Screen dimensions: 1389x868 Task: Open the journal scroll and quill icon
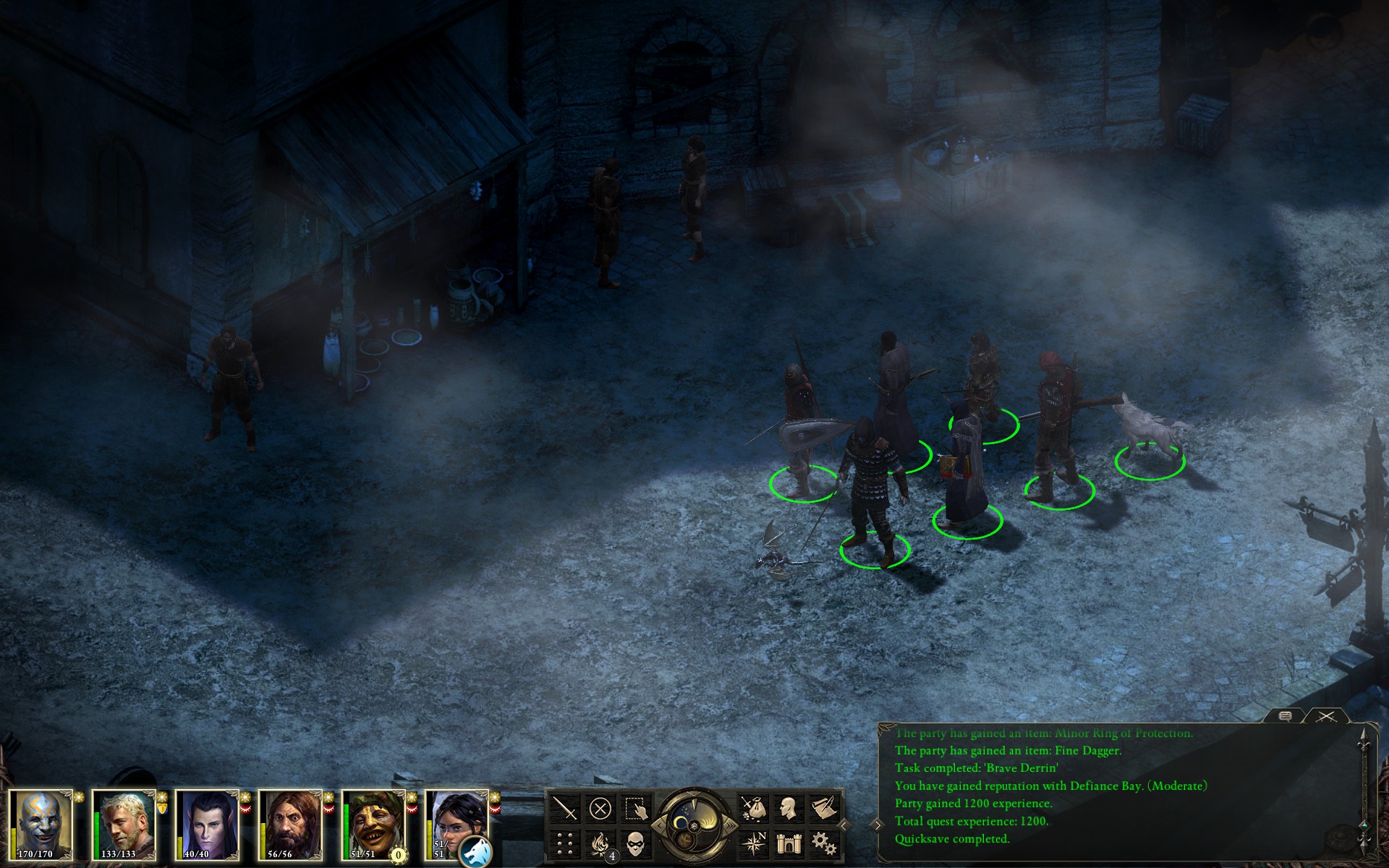pos(823,808)
